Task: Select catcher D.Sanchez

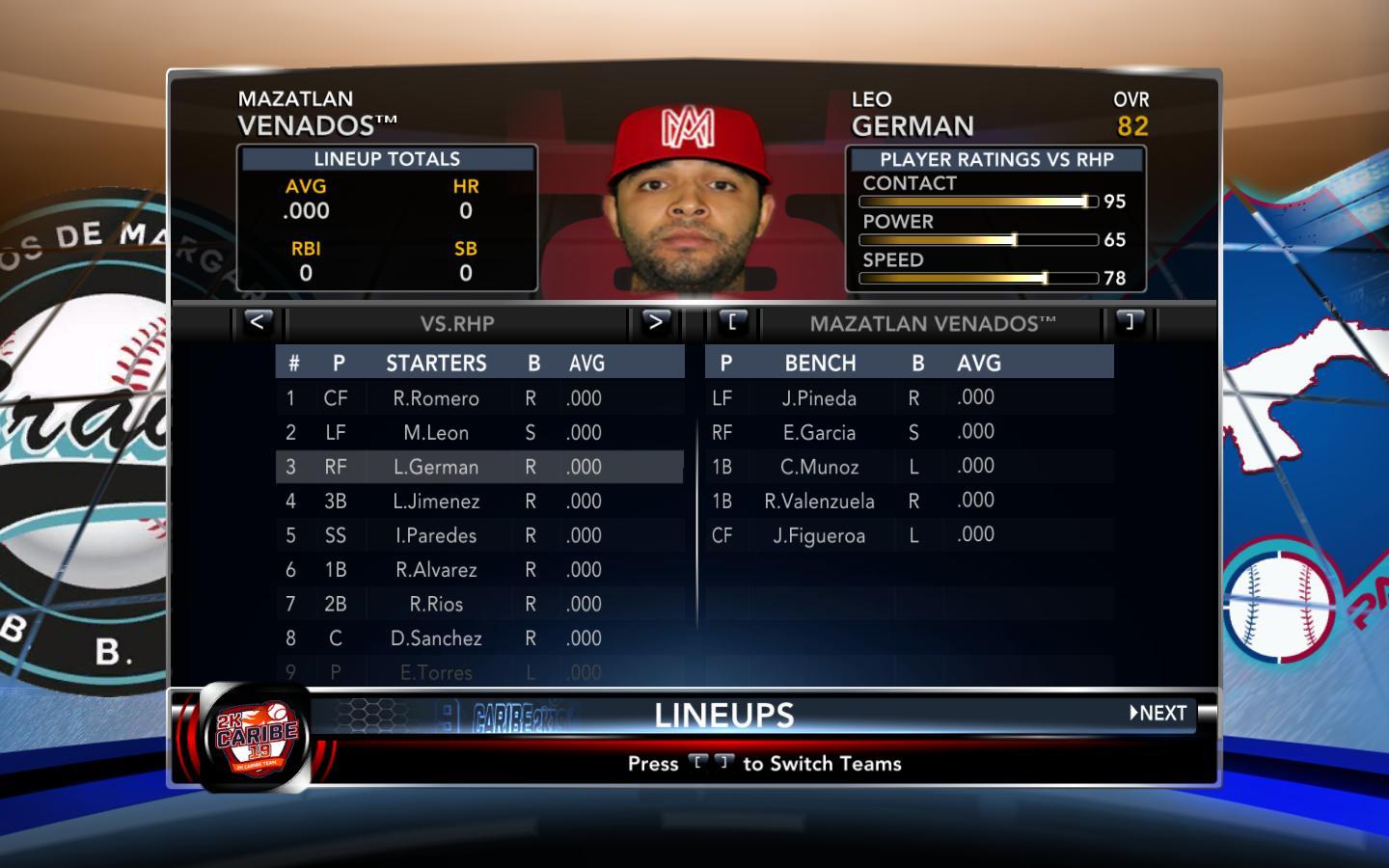Action: (436, 638)
